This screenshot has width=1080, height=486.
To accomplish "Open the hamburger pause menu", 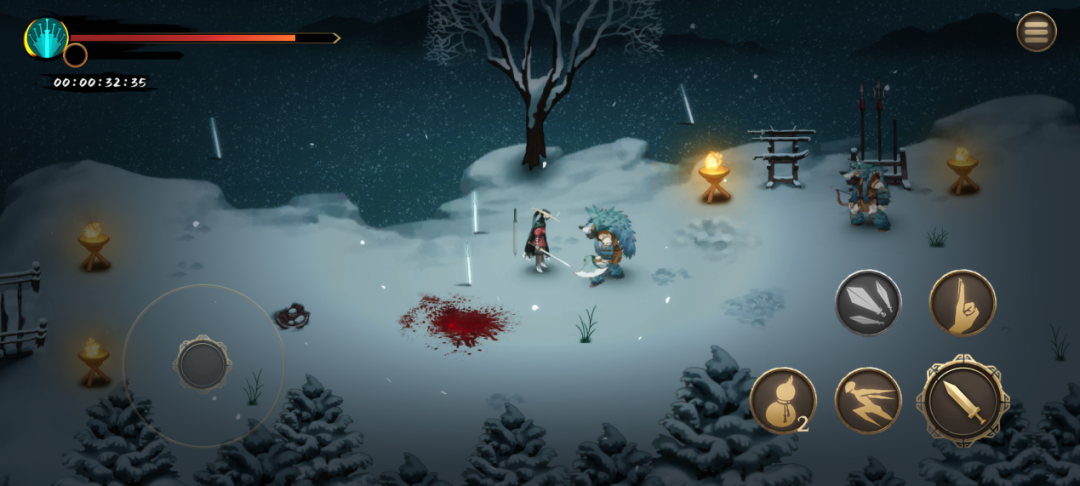I will [x=1036, y=31].
